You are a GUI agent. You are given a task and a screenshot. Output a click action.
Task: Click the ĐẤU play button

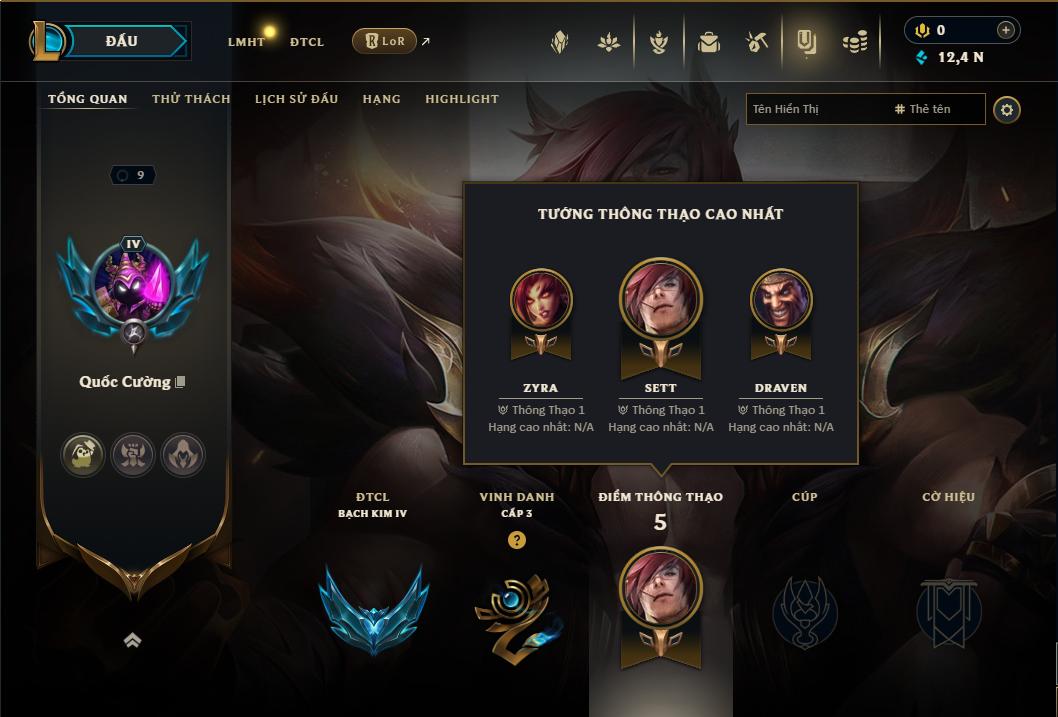click(121, 41)
